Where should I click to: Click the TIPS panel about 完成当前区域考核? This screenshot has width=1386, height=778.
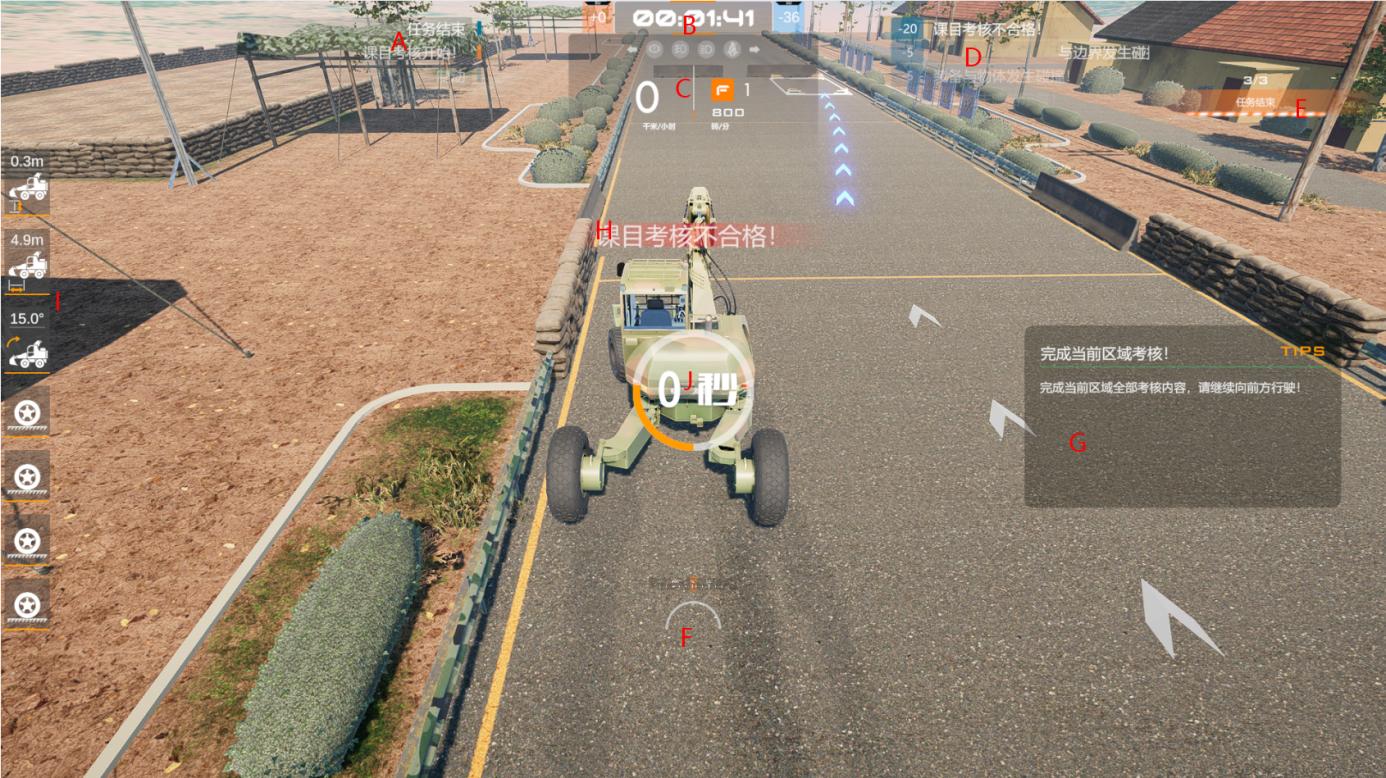(x=1181, y=416)
